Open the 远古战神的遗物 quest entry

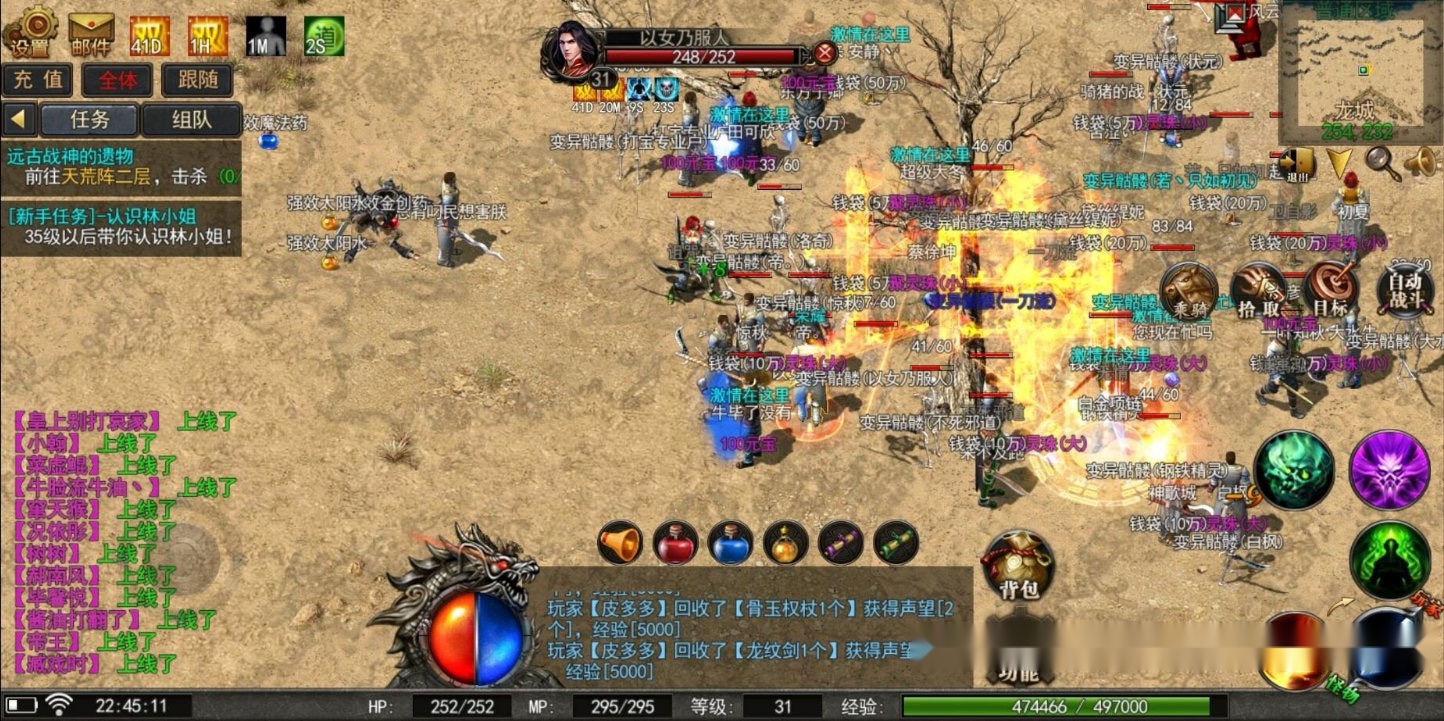pos(120,166)
